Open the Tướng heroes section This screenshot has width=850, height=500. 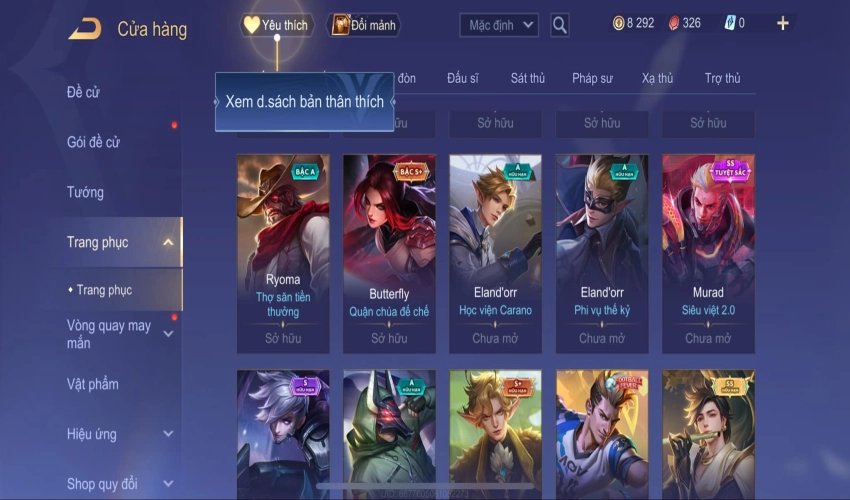pyautogui.click(x=85, y=192)
